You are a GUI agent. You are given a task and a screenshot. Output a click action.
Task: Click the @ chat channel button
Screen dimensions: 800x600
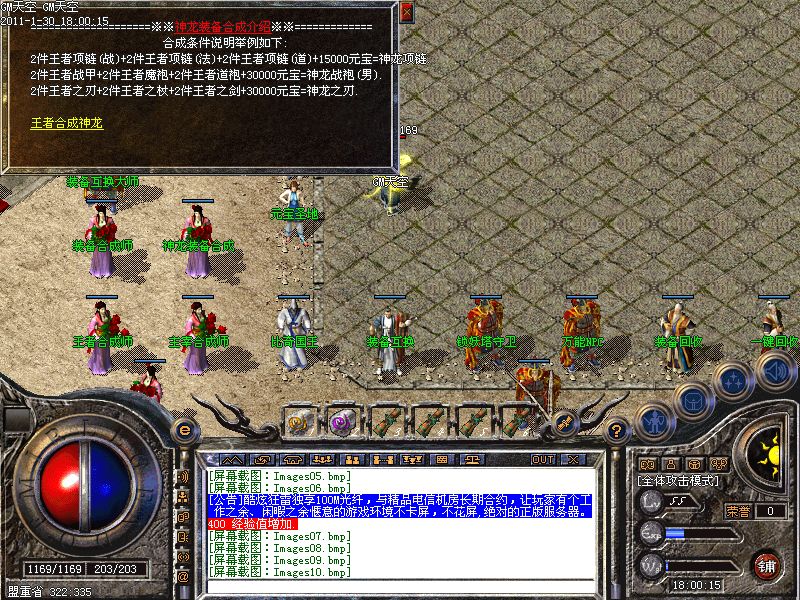[183, 577]
